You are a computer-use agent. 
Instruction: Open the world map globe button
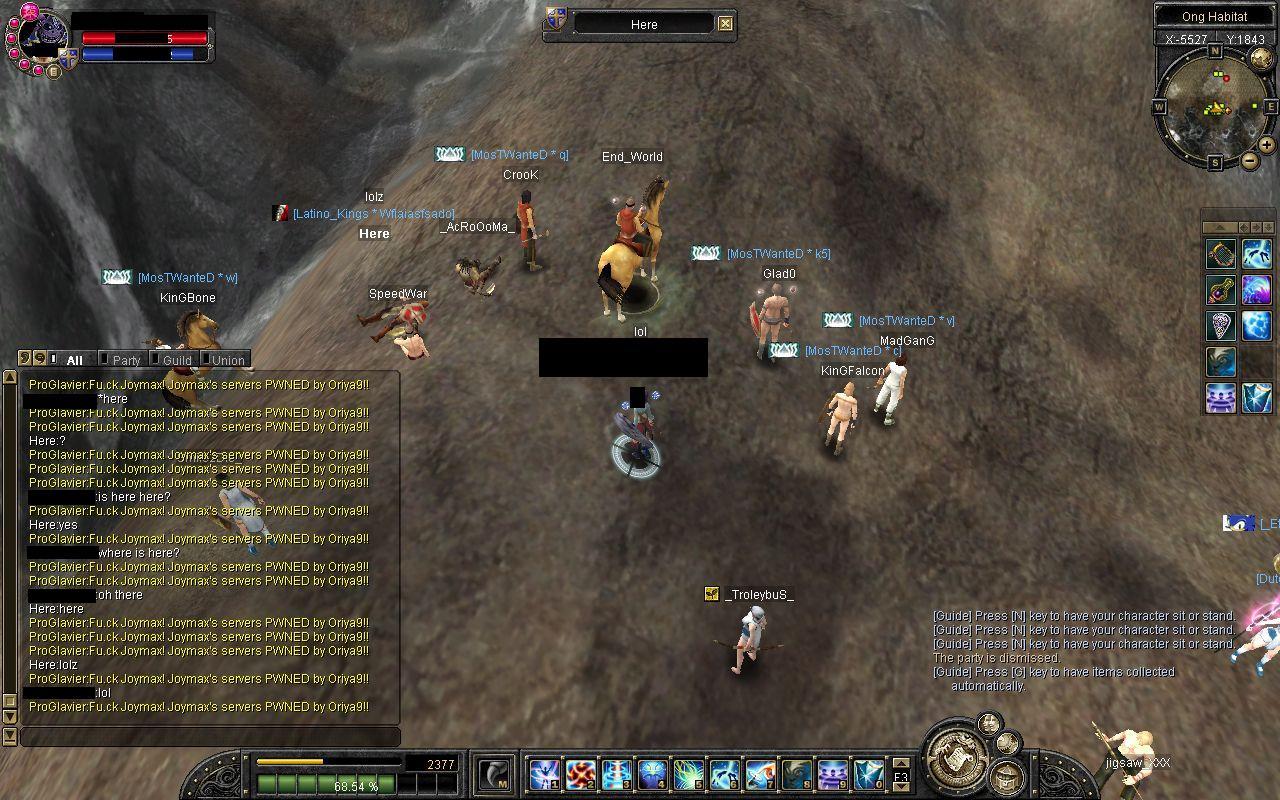(x=1260, y=58)
